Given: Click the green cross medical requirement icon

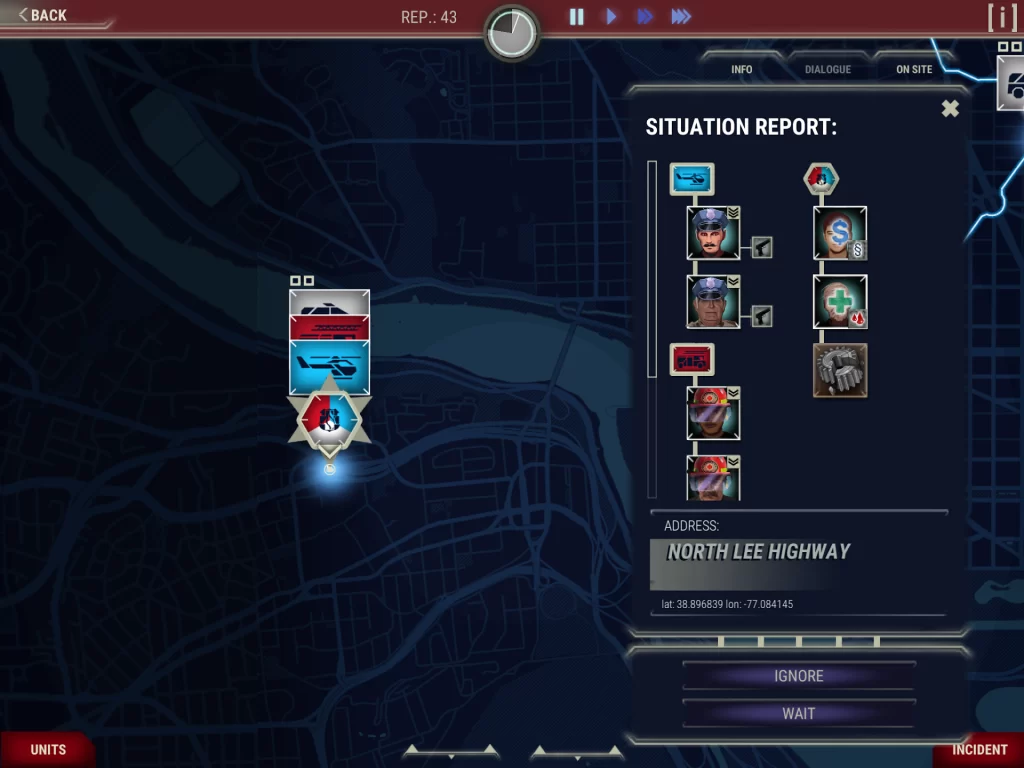Looking at the screenshot, I should (840, 302).
